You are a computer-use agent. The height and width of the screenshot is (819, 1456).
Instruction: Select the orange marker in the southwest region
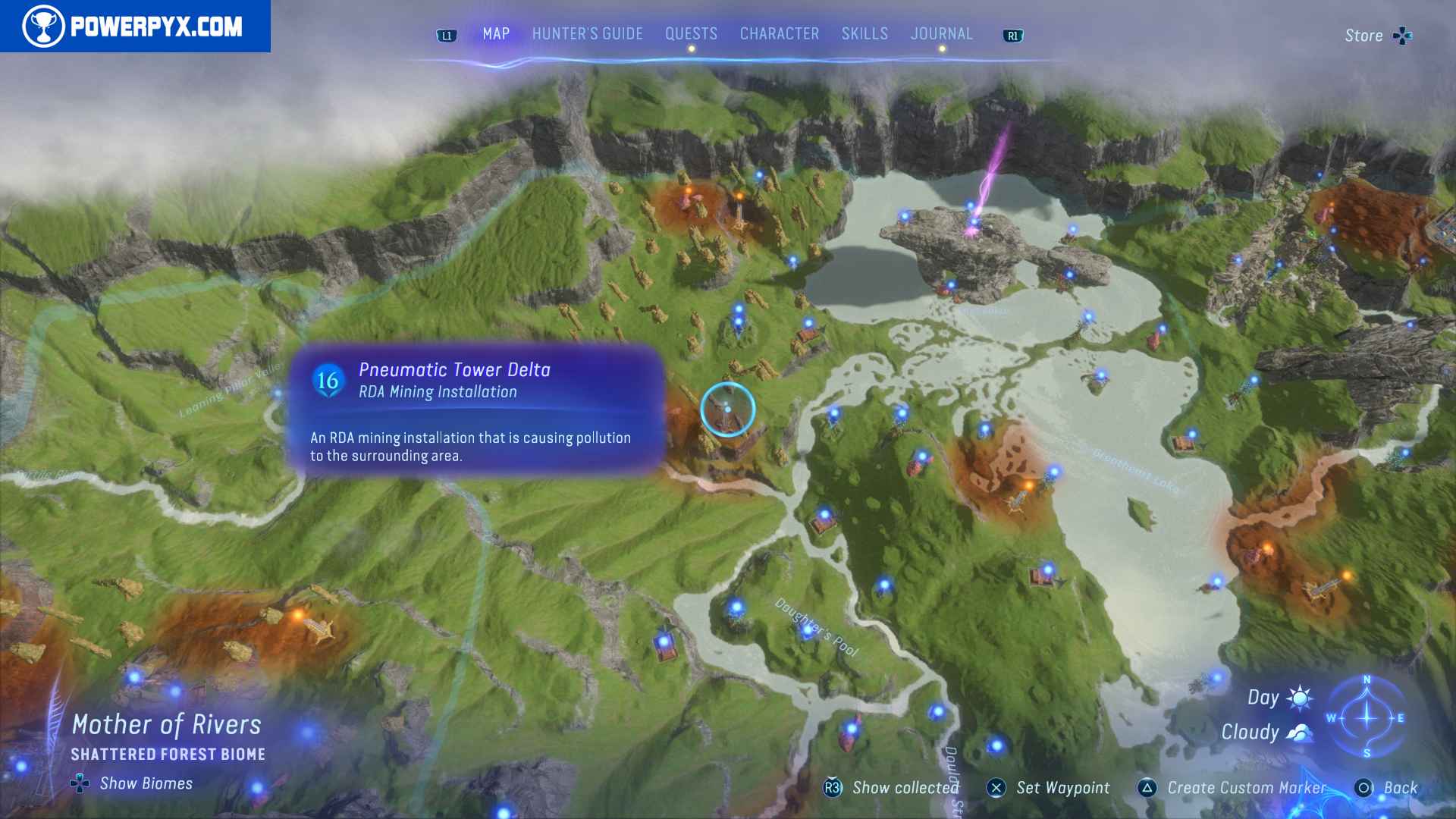299,614
